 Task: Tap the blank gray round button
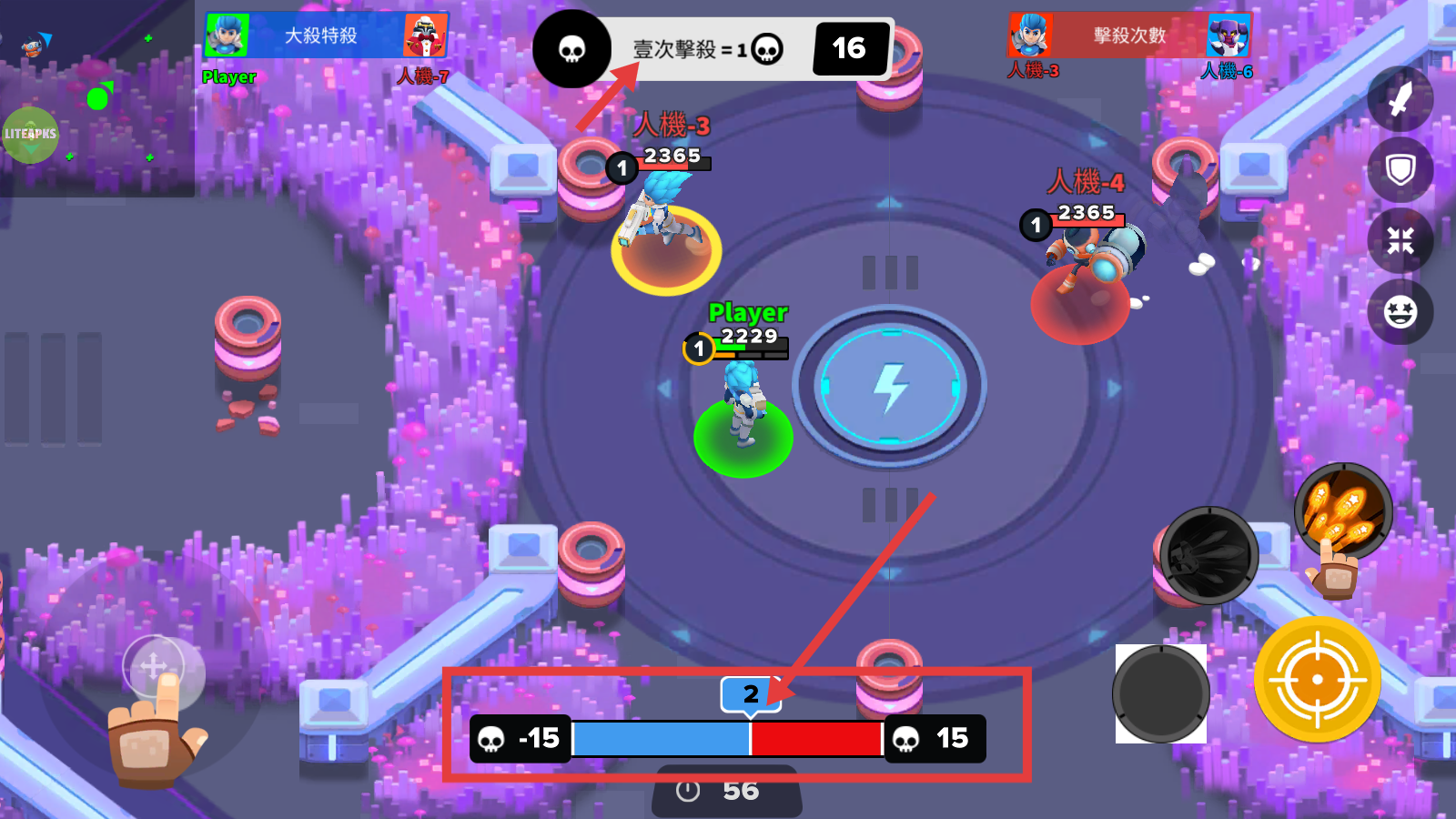[1161, 693]
